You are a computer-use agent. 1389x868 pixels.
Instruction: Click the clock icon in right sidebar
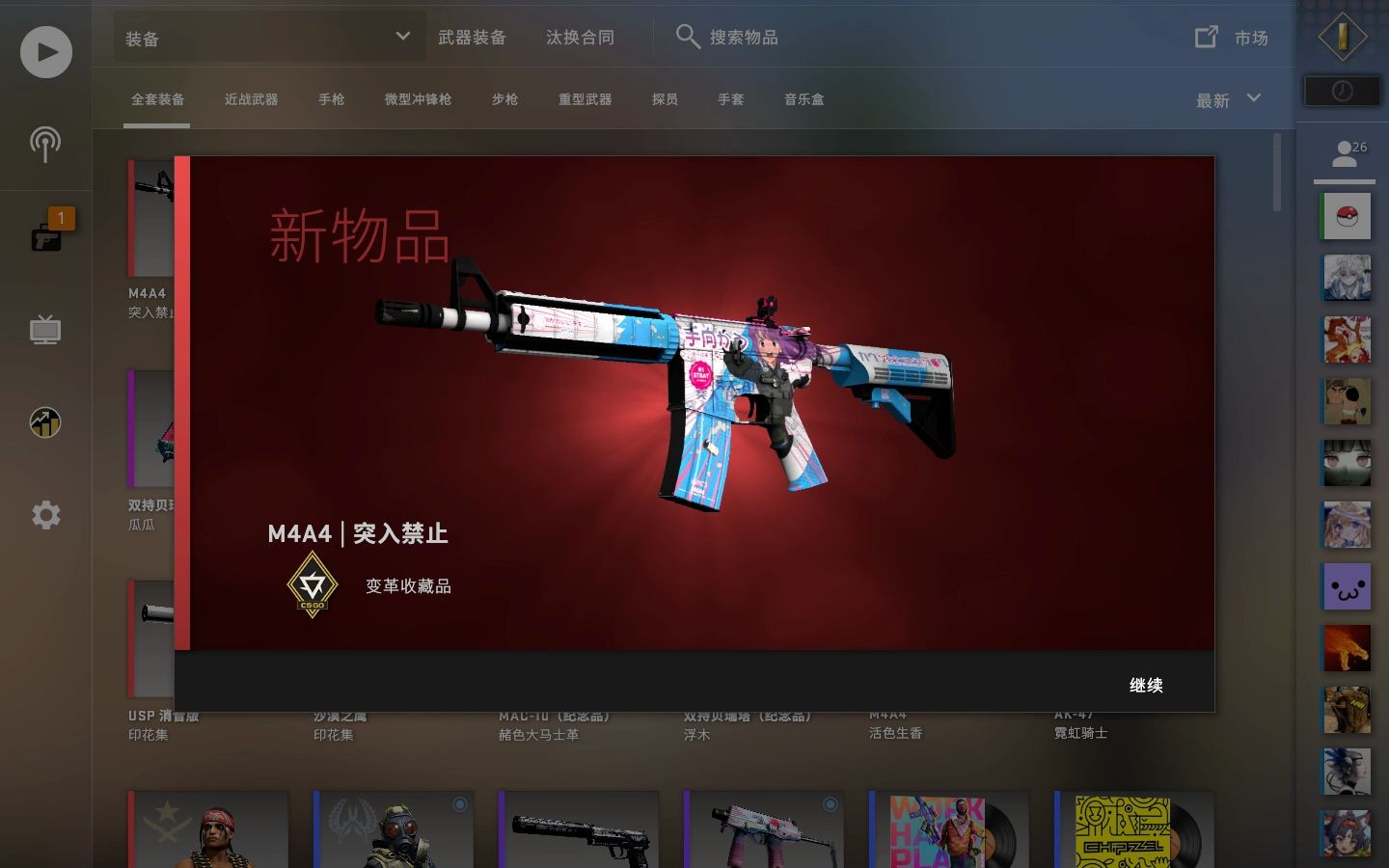(x=1341, y=90)
